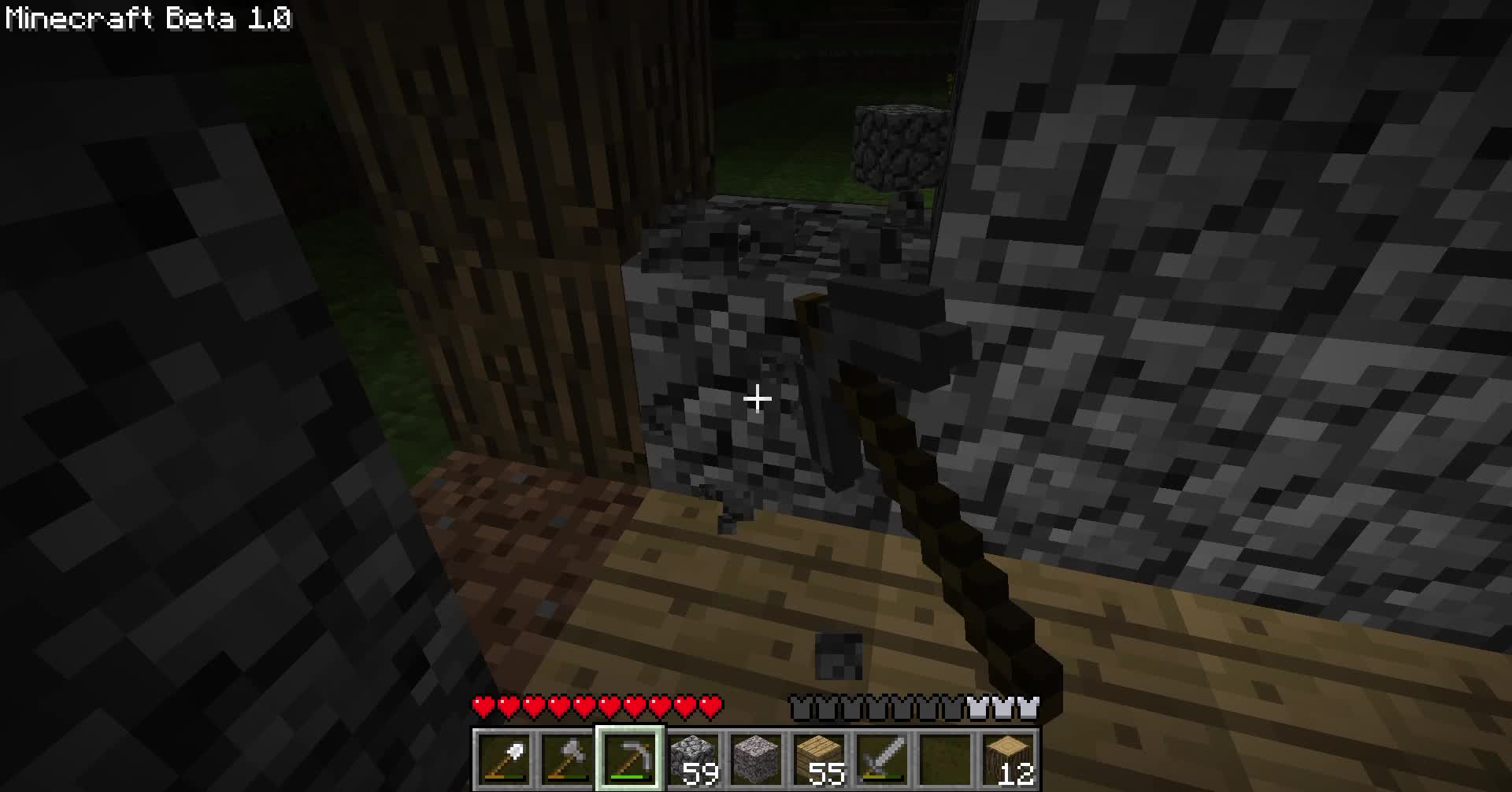This screenshot has height=792, width=1512.
Task: Click the crosshair at screen center
Action: [756, 400]
